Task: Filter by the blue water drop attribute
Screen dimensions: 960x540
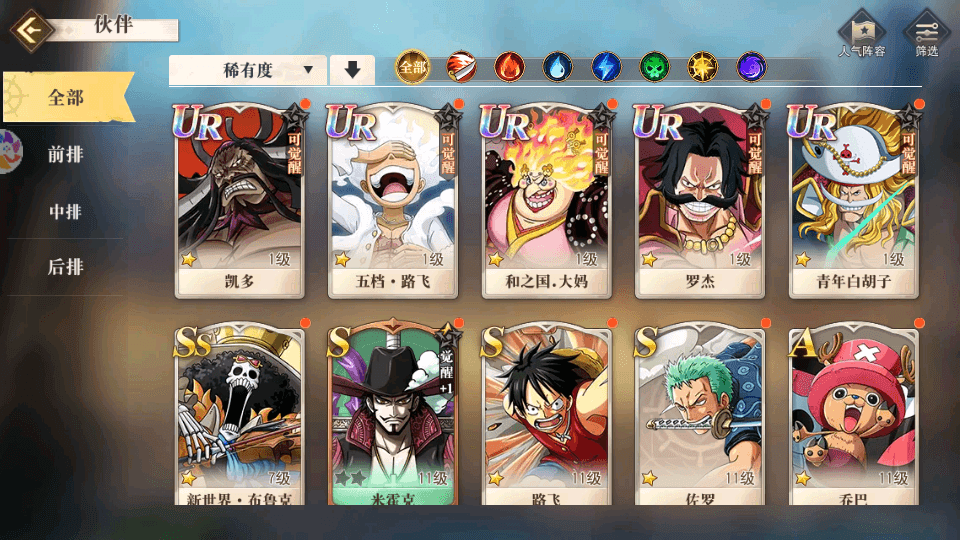Action: tap(557, 68)
